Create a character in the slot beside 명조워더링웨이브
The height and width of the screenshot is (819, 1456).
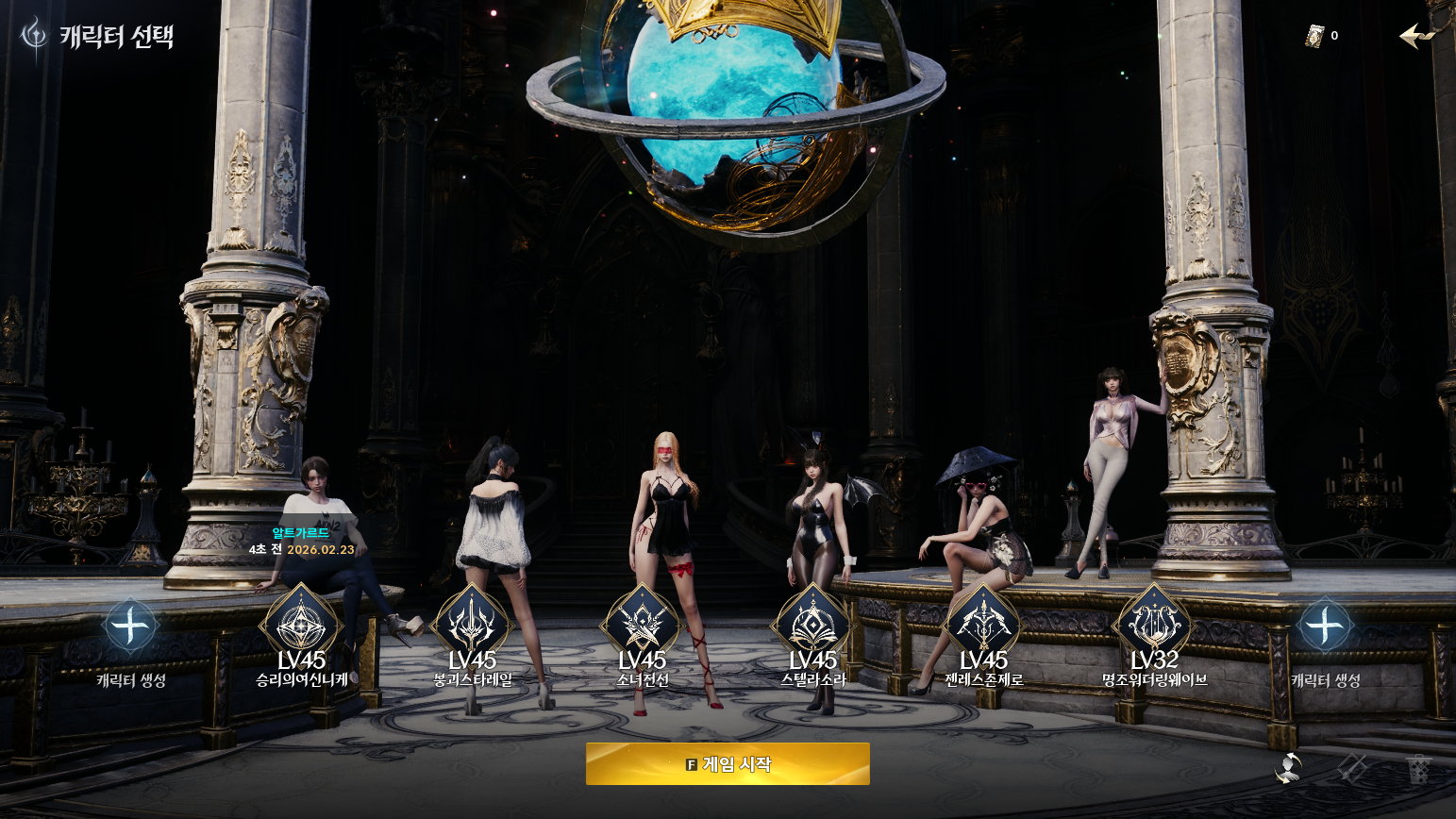1325,627
